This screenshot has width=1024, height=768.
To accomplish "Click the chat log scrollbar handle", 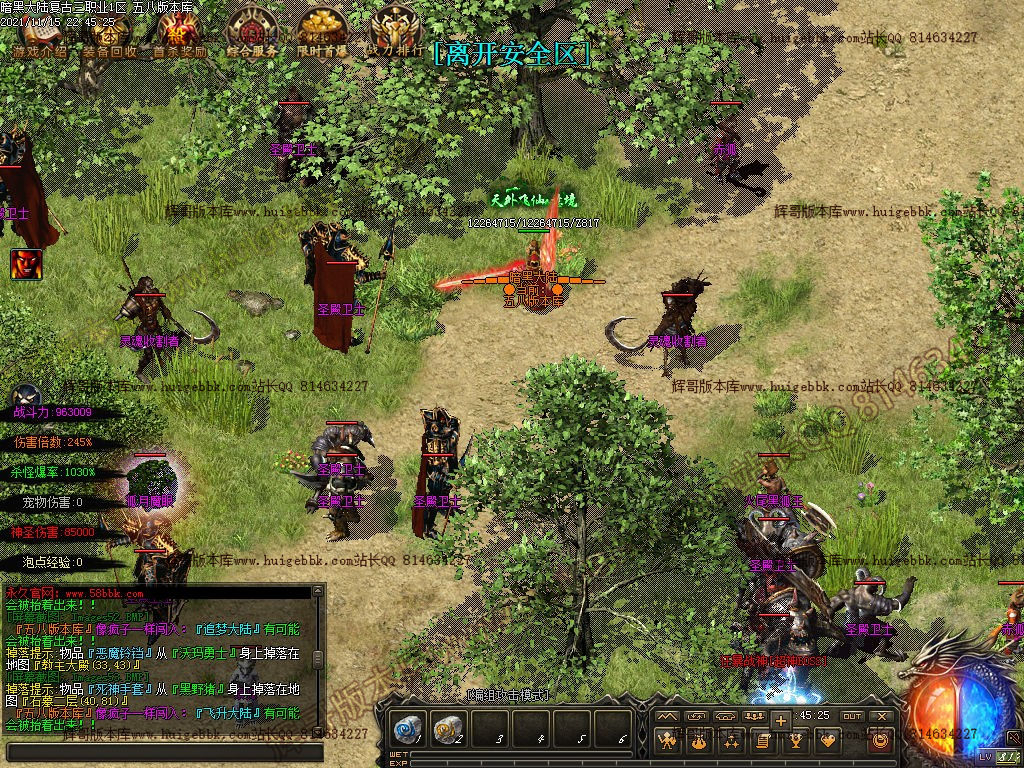I will click(318, 660).
